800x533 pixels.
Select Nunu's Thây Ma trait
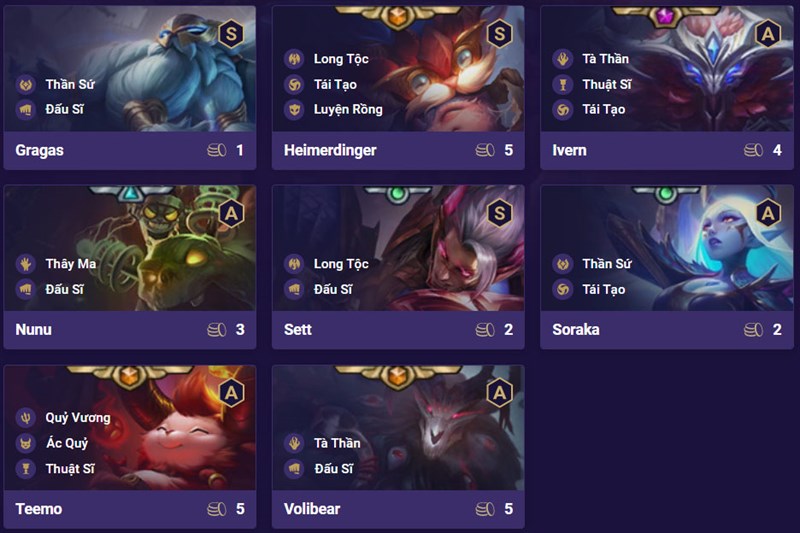70,264
